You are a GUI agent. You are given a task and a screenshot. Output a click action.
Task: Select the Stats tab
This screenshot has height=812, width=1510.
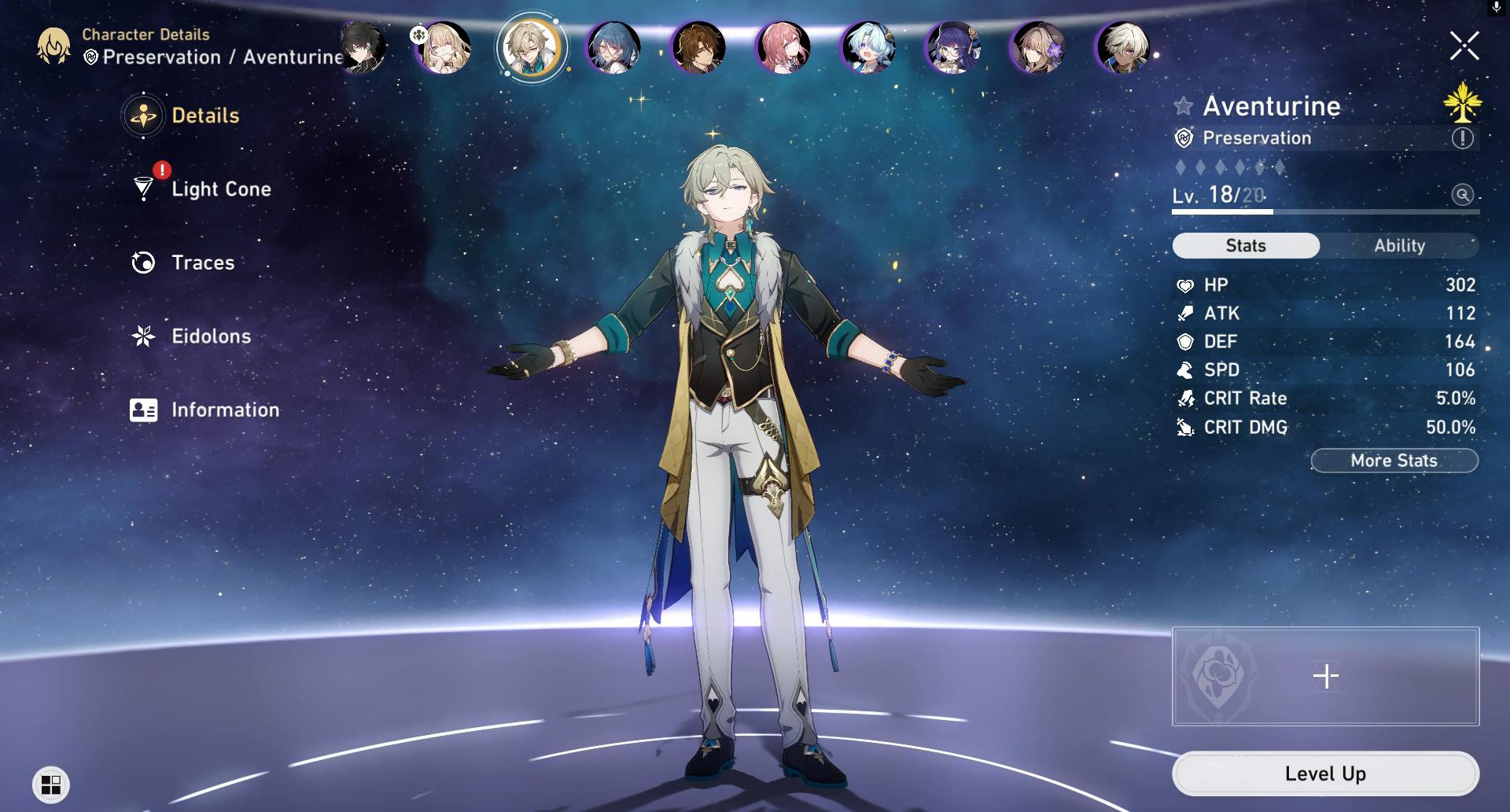tap(1246, 245)
